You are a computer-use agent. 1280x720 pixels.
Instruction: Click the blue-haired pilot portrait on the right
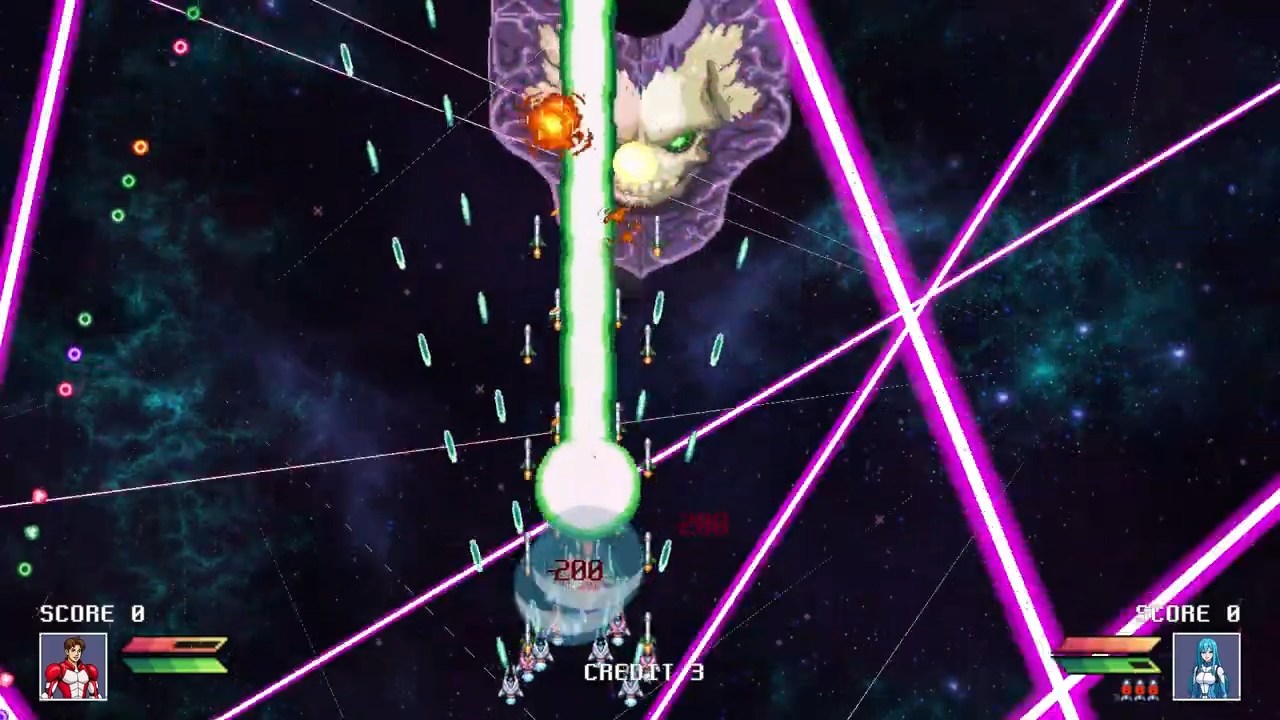1207,666
